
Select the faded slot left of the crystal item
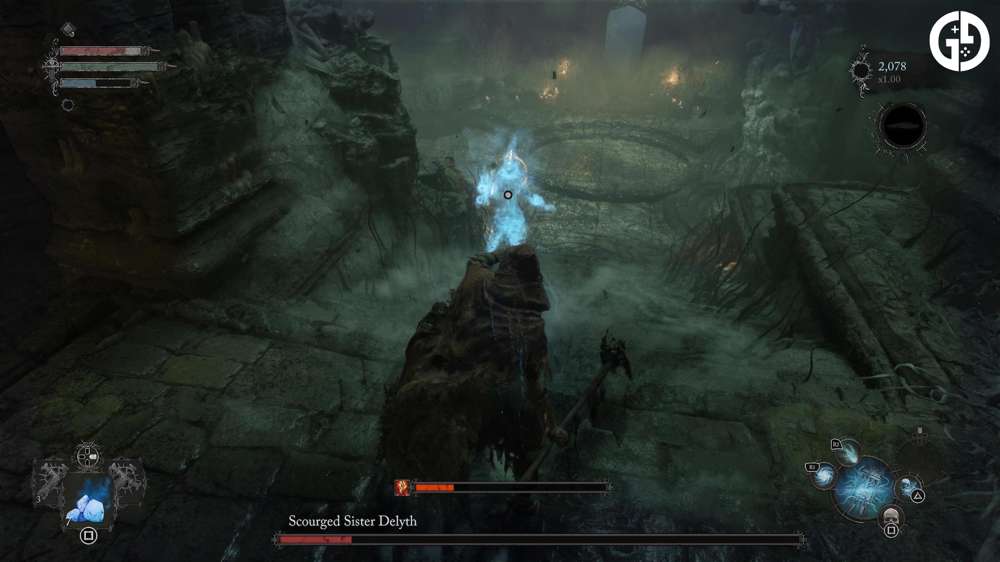[x=50, y=481]
